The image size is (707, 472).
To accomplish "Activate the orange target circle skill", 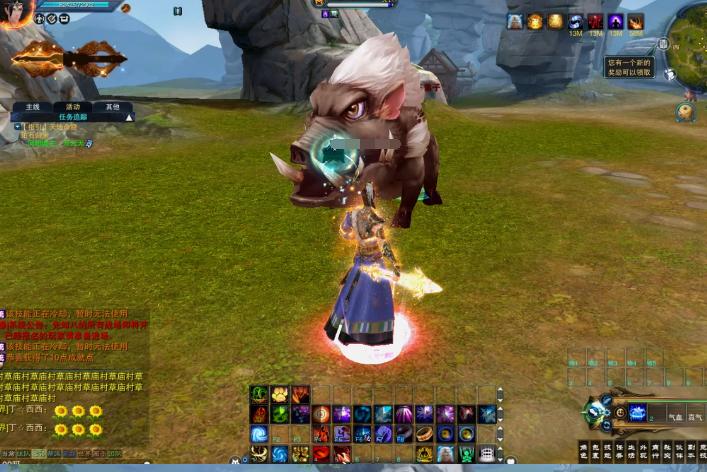I will point(321,414).
